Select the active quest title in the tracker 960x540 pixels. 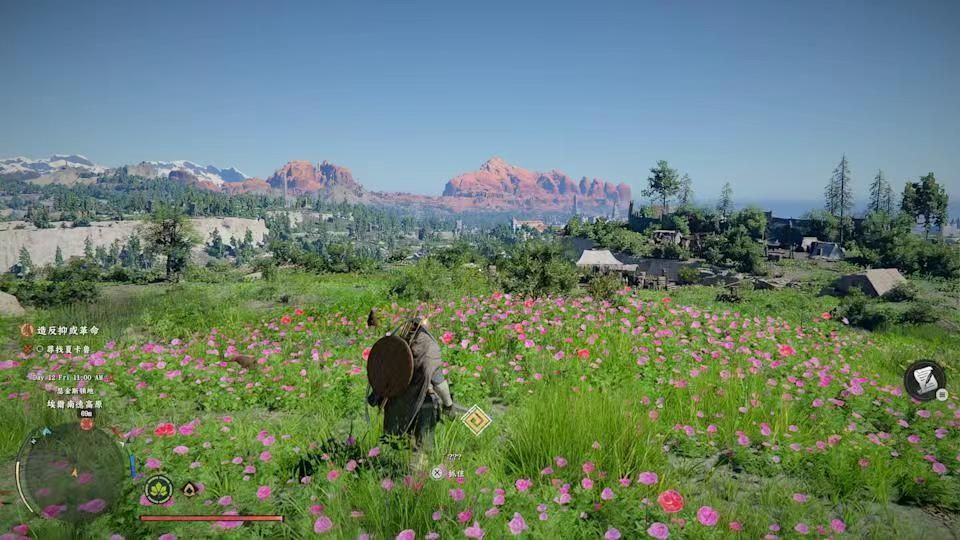[x=68, y=330]
